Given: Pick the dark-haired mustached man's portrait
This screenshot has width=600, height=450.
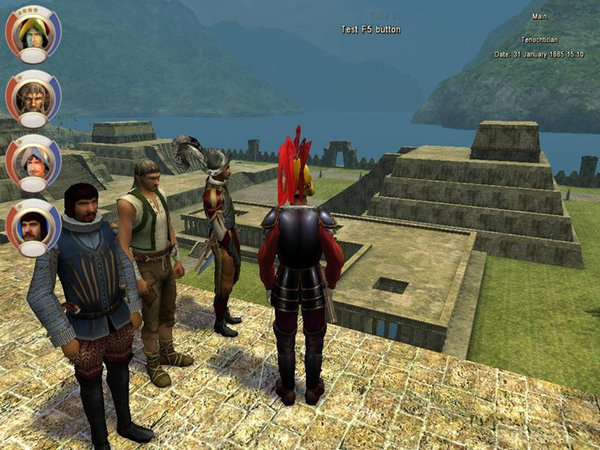Looking at the screenshot, I should pyautogui.click(x=33, y=225).
